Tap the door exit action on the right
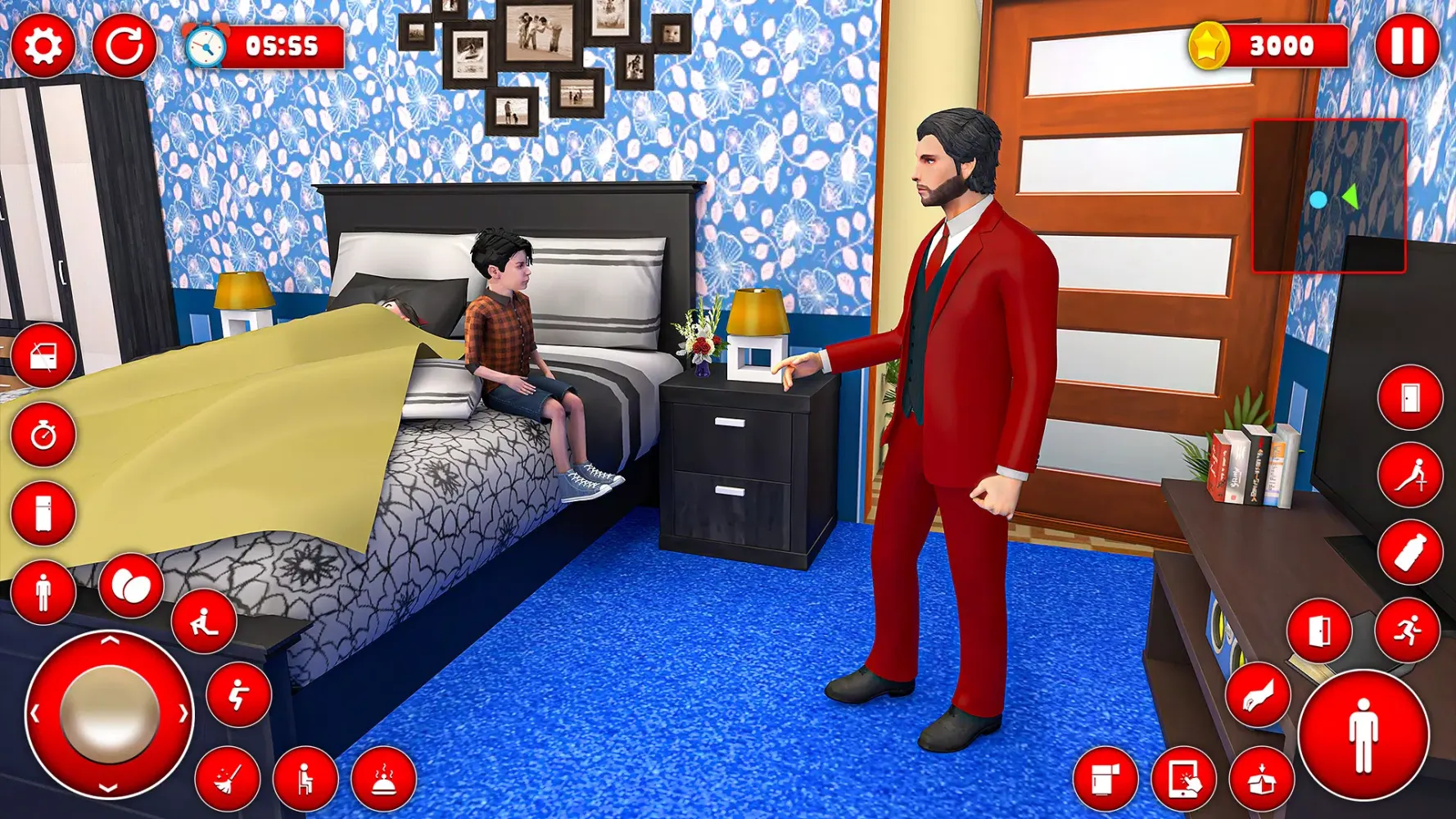Viewport: 1456px width, 819px height. pos(1320,631)
